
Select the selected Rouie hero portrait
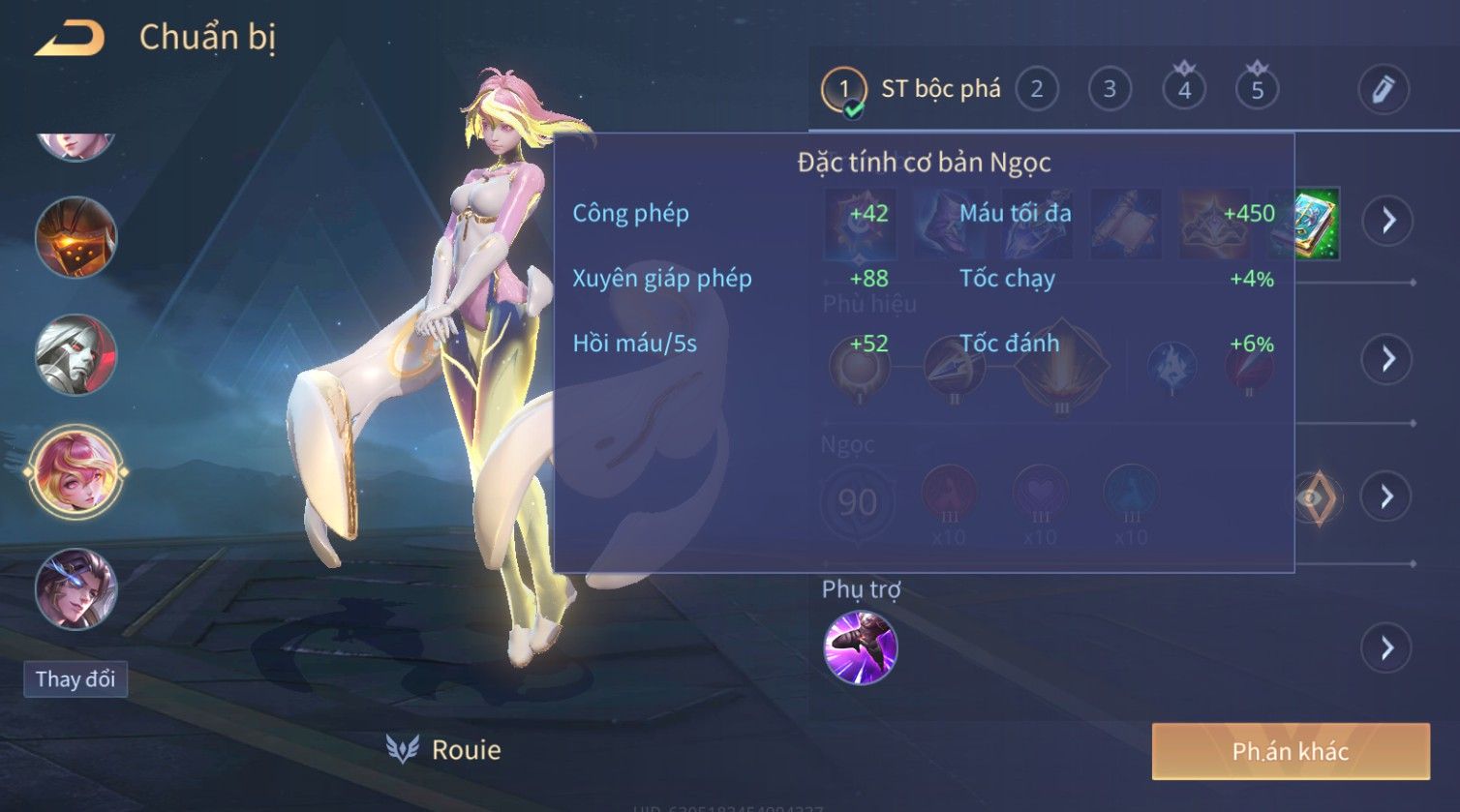[x=76, y=473]
